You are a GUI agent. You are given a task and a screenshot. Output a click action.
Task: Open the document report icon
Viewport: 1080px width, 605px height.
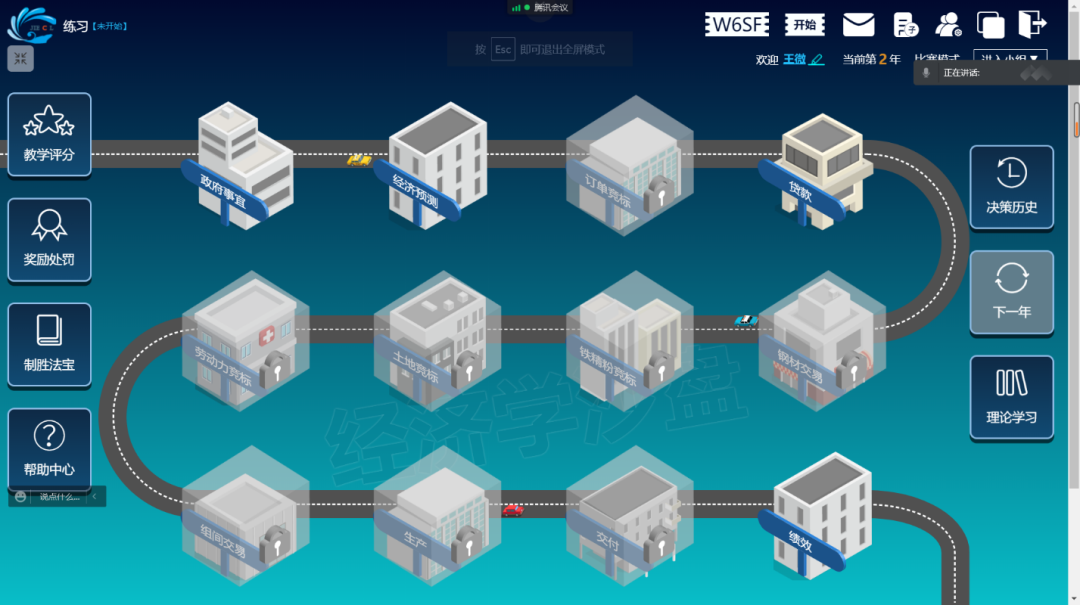point(905,25)
